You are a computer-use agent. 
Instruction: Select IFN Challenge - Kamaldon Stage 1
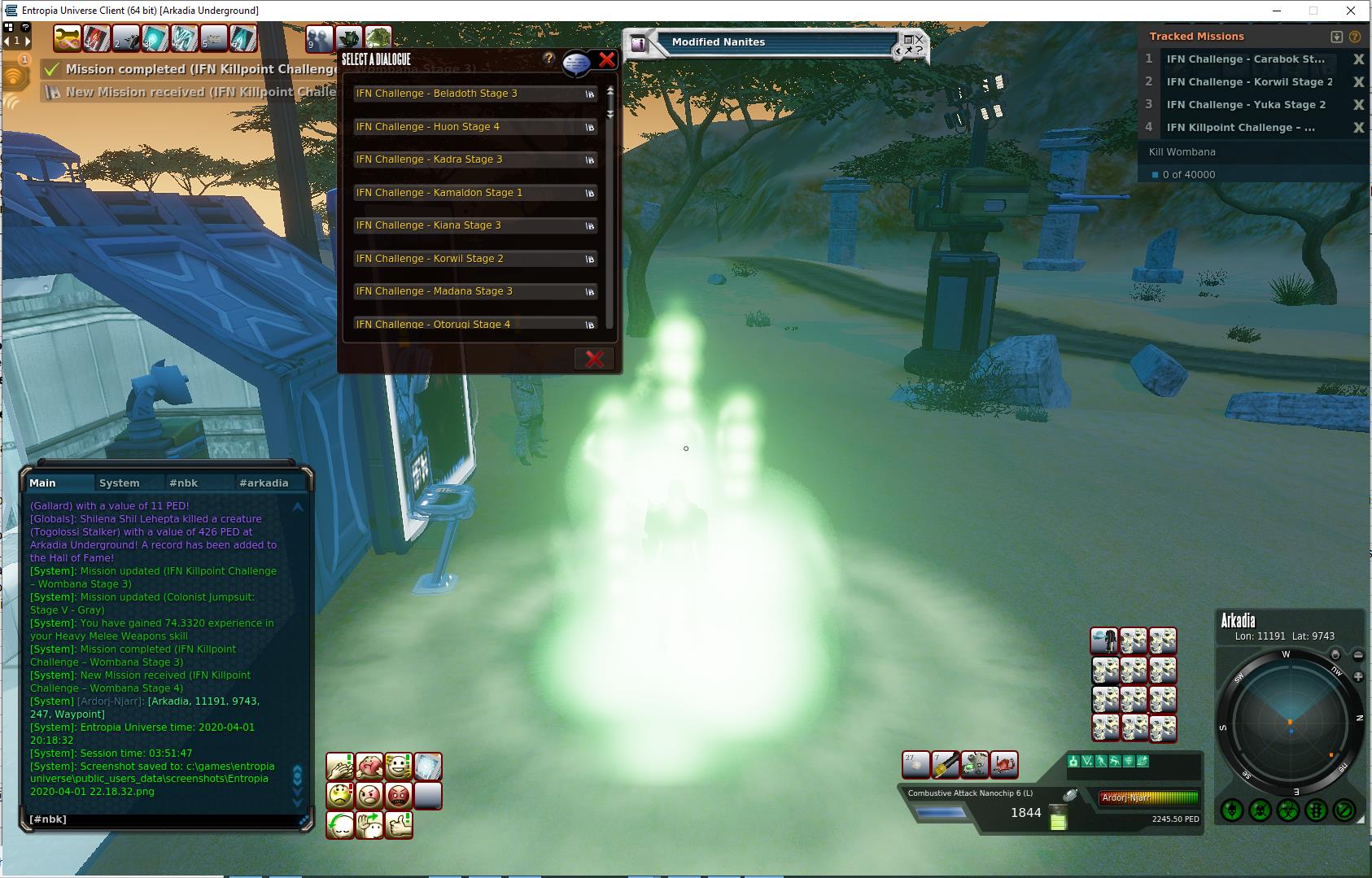click(475, 193)
